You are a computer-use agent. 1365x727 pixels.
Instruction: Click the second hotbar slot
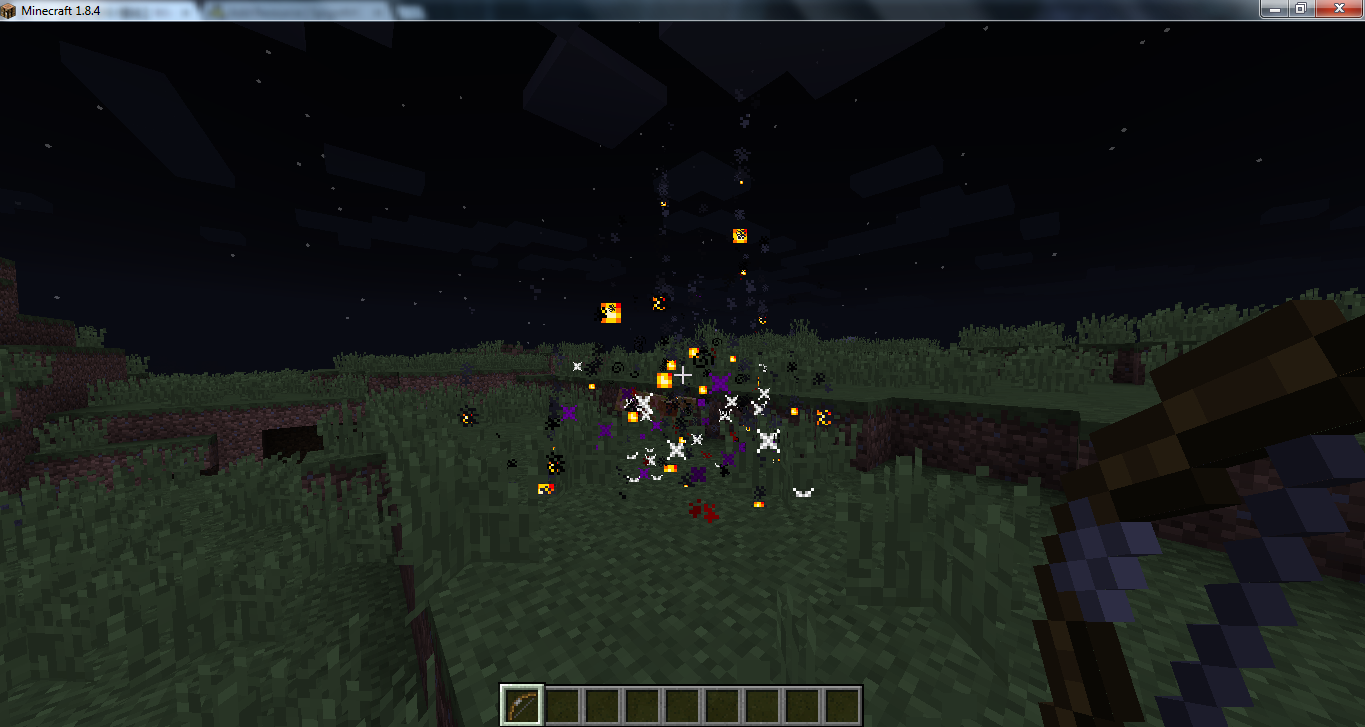(561, 705)
